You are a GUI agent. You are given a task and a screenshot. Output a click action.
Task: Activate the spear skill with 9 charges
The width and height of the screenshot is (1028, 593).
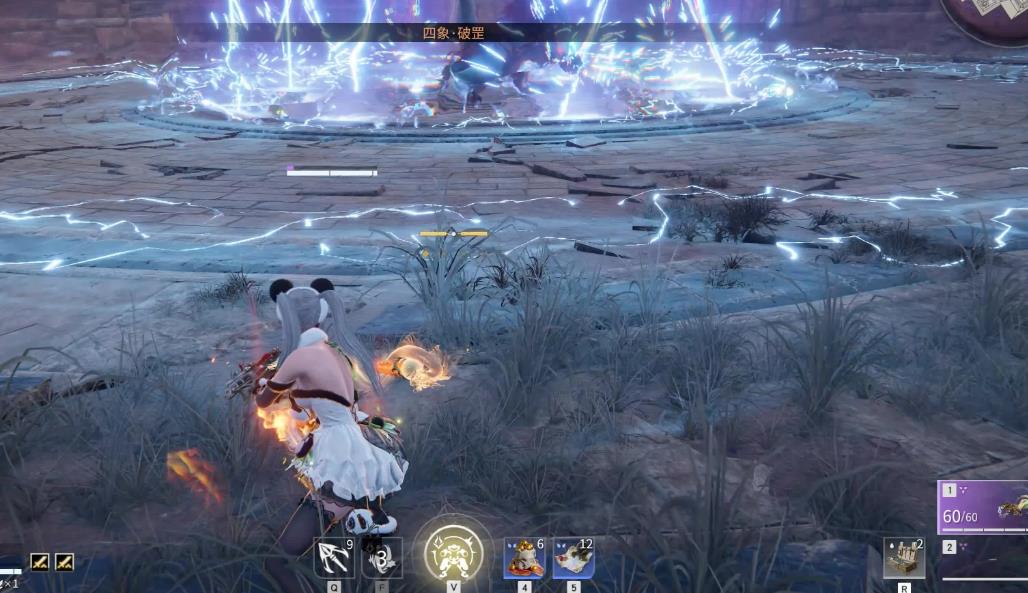pos(333,557)
